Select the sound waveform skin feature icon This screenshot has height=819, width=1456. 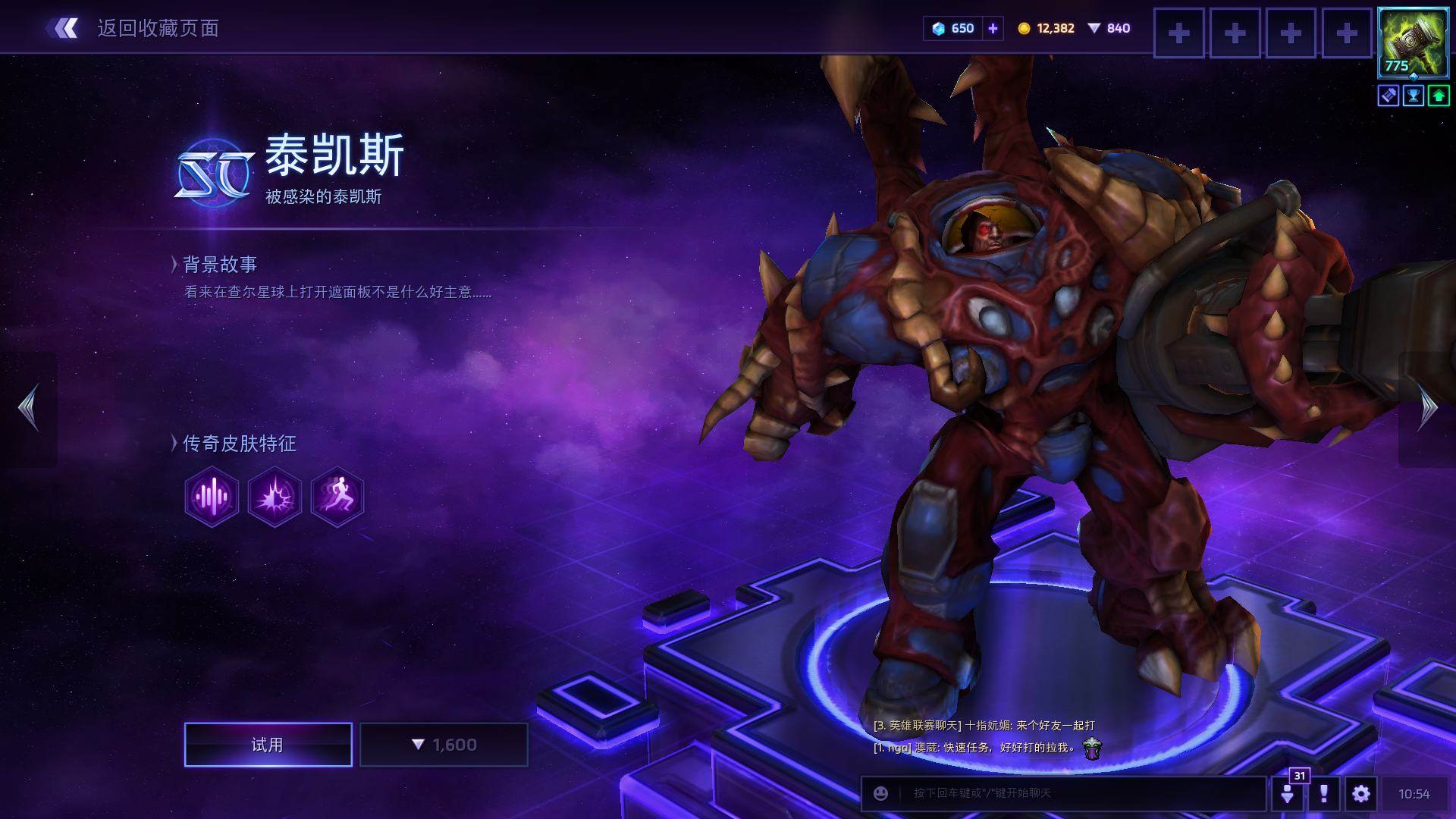click(212, 497)
